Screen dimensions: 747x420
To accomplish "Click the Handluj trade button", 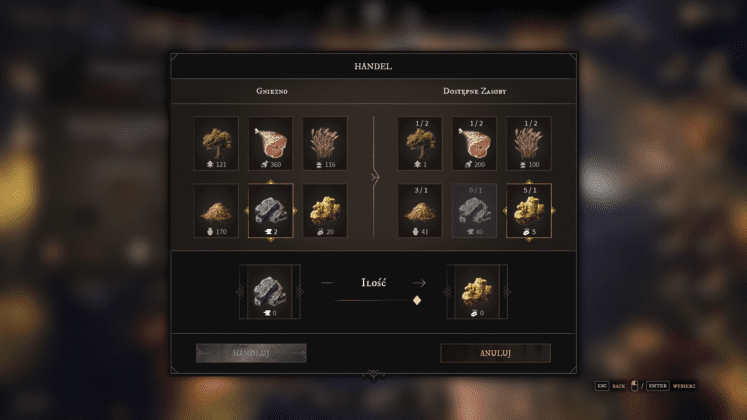I will (x=251, y=353).
